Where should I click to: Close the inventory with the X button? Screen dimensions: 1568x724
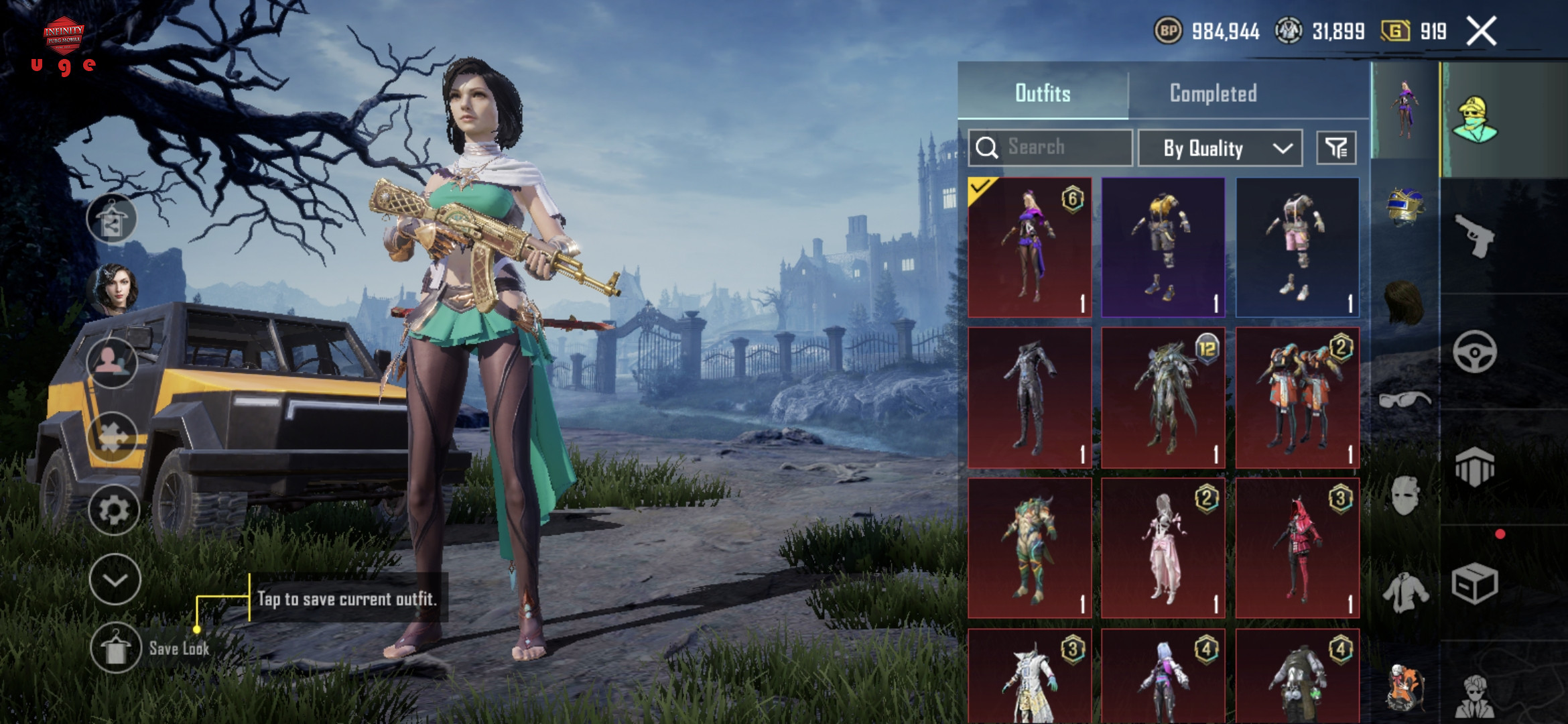click(1482, 32)
